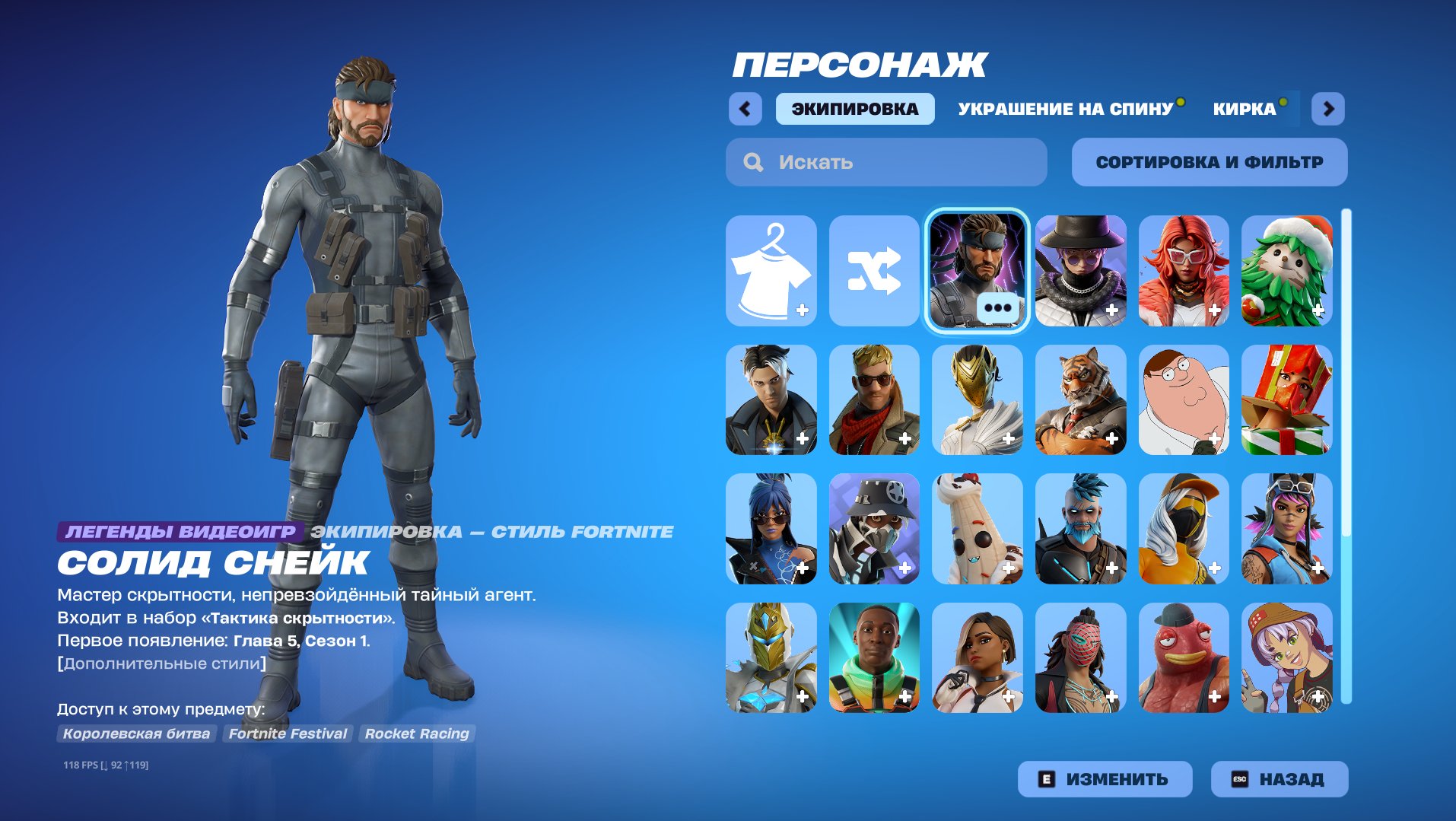Click the left arrow to view previous category
The width and height of the screenshot is (1456, 821).
tap(745, 108)
